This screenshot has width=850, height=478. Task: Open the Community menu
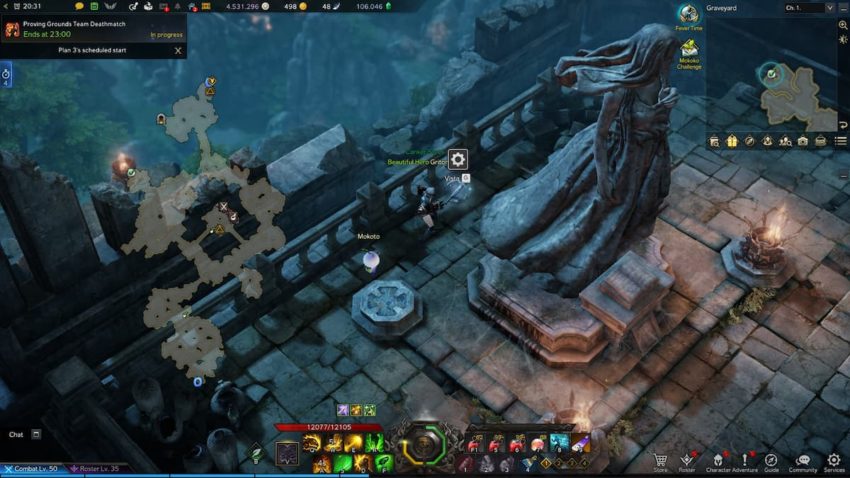click(x=802, y=460)
